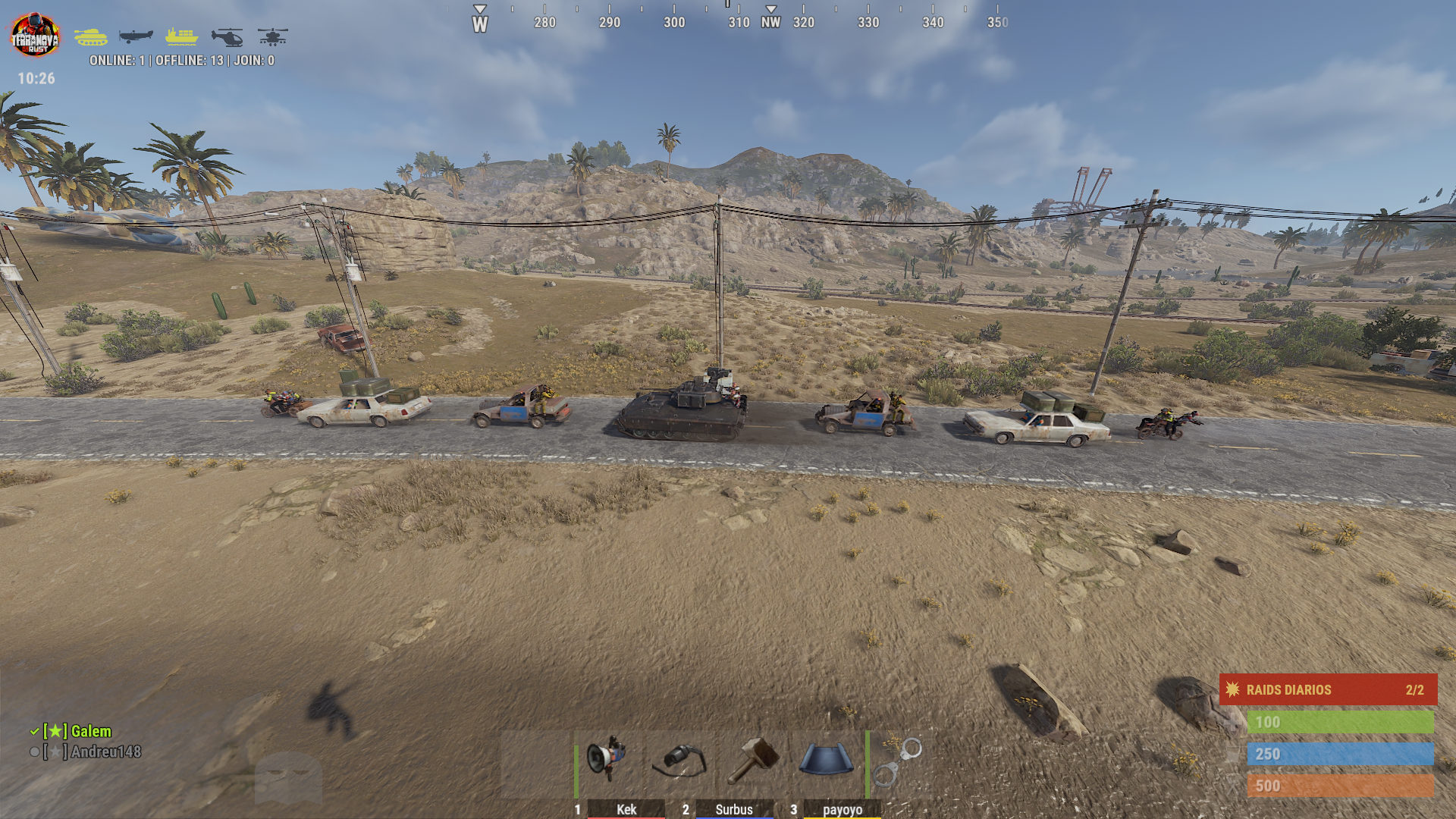Select the Kek leaderboard entry
This screenshot has height=819, width=1456.
[626, 810]
